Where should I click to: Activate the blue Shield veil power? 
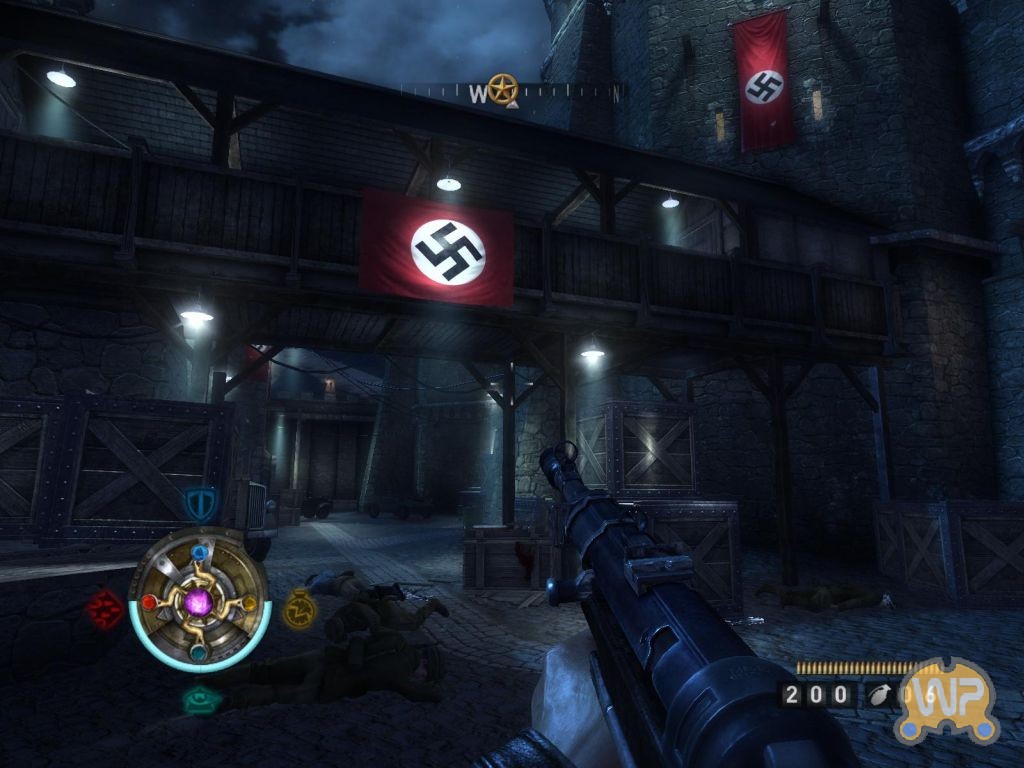pos(201,502)
